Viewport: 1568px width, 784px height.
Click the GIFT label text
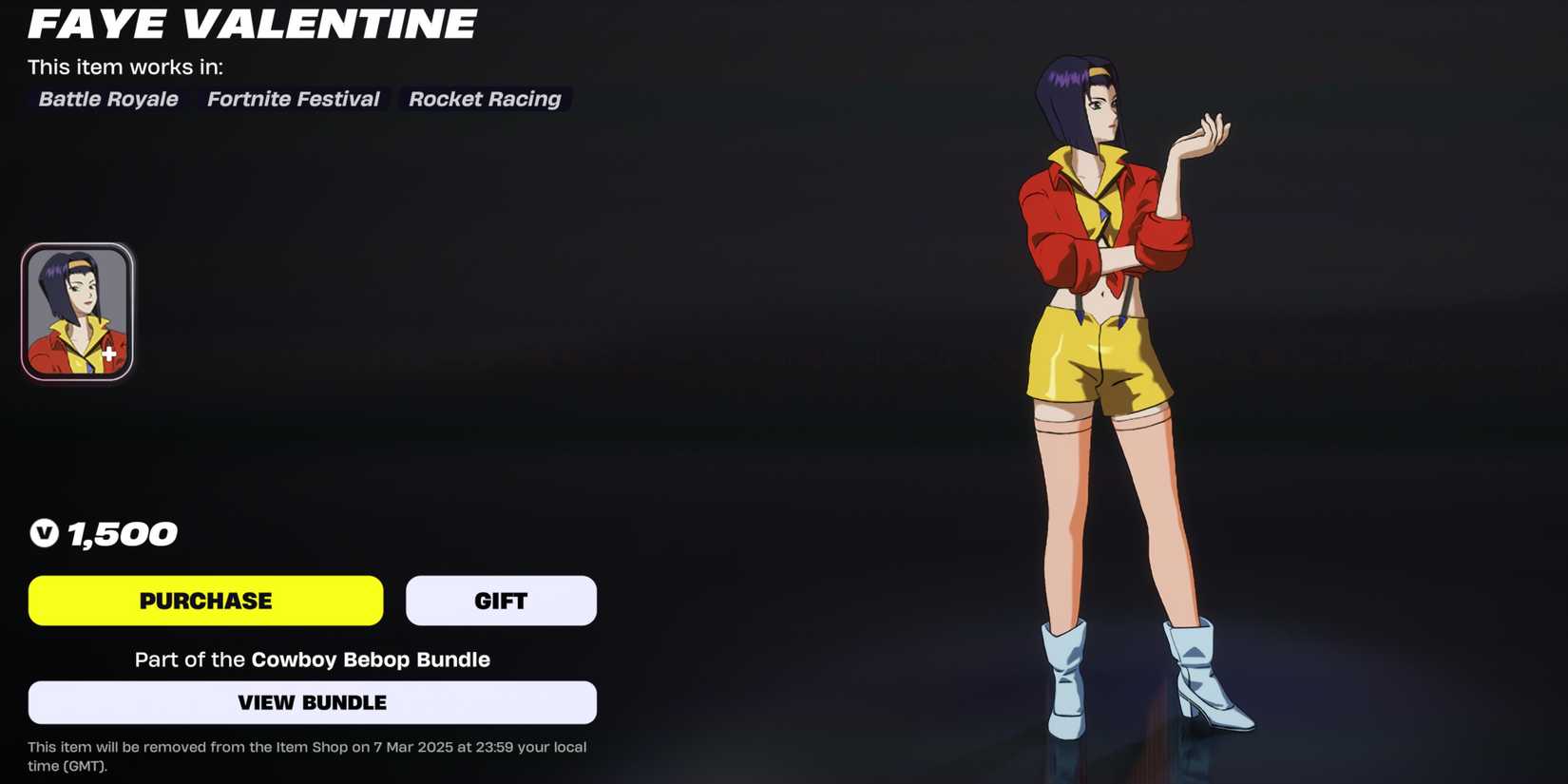click(x=501, y=600)
